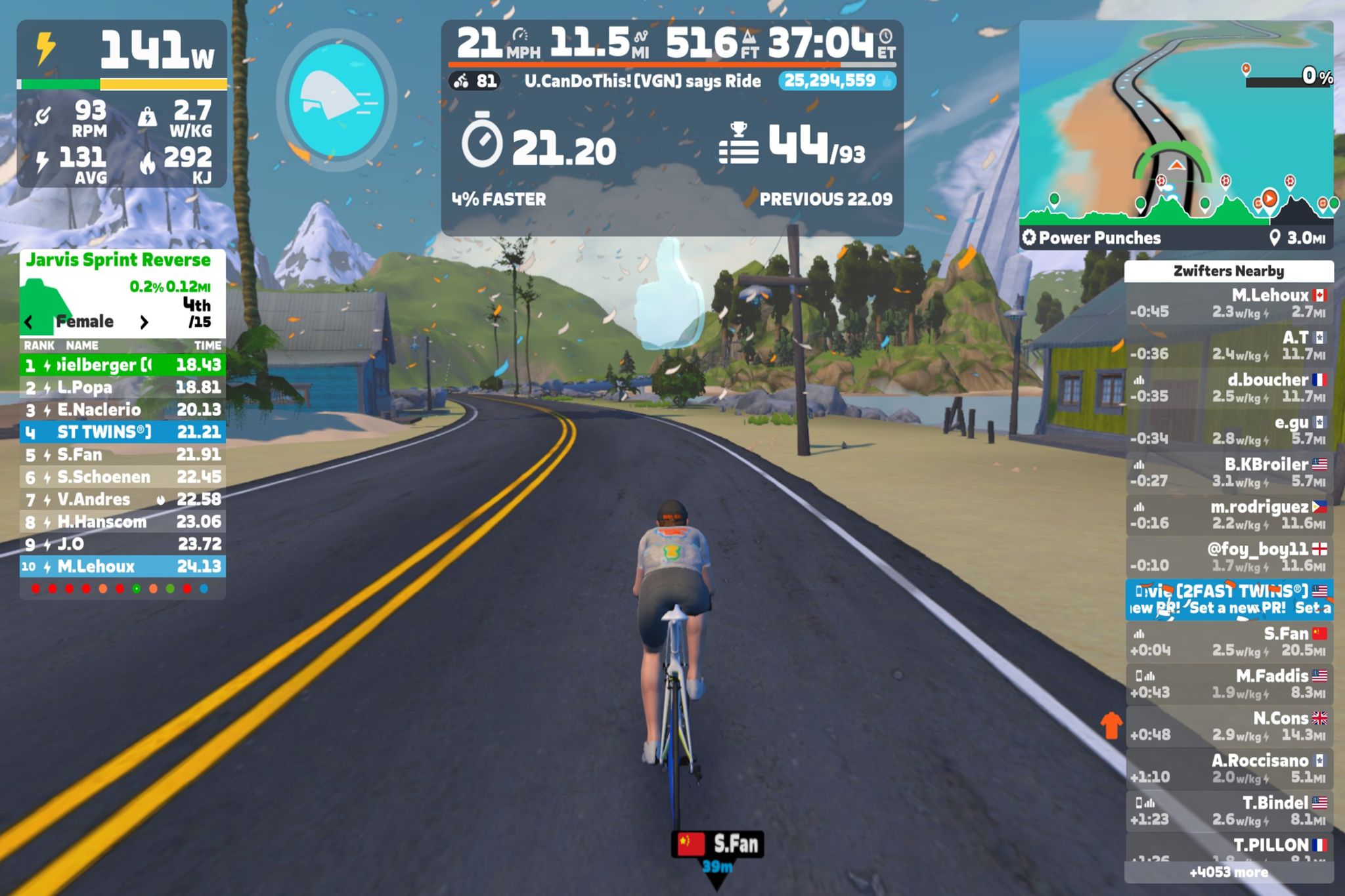Pick S.Schoenen's leaderboard row
Viewport: 1345px width, 896px height.
tap(122, 477)
